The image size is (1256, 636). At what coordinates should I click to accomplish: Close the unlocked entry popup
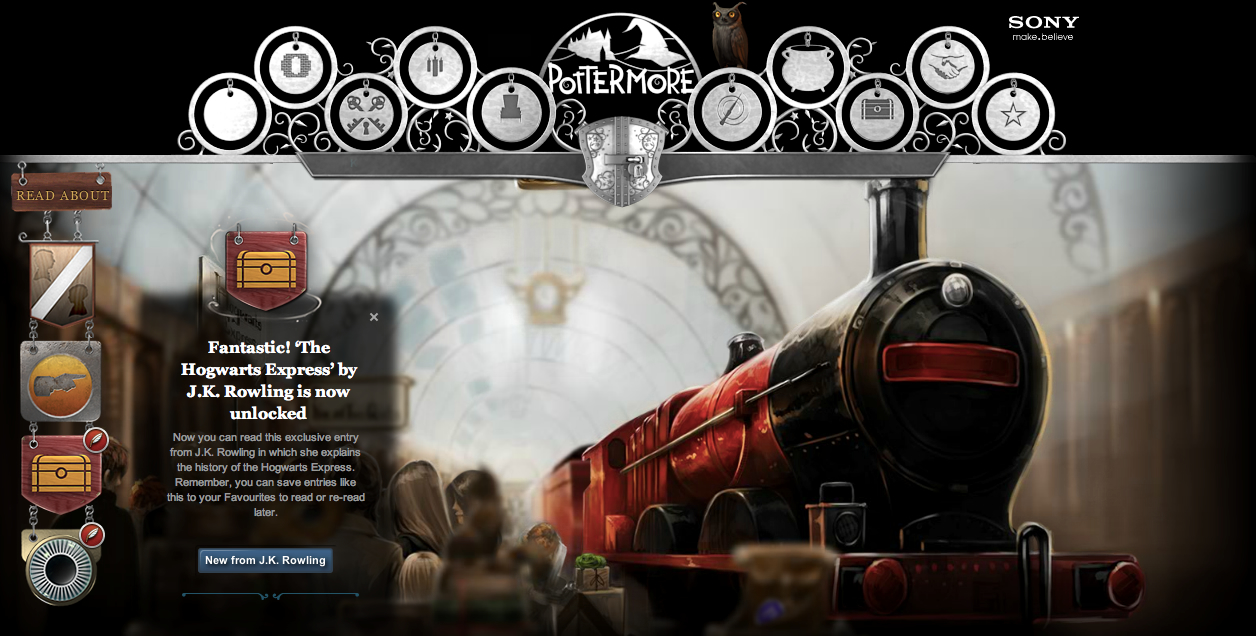point(374,317)
